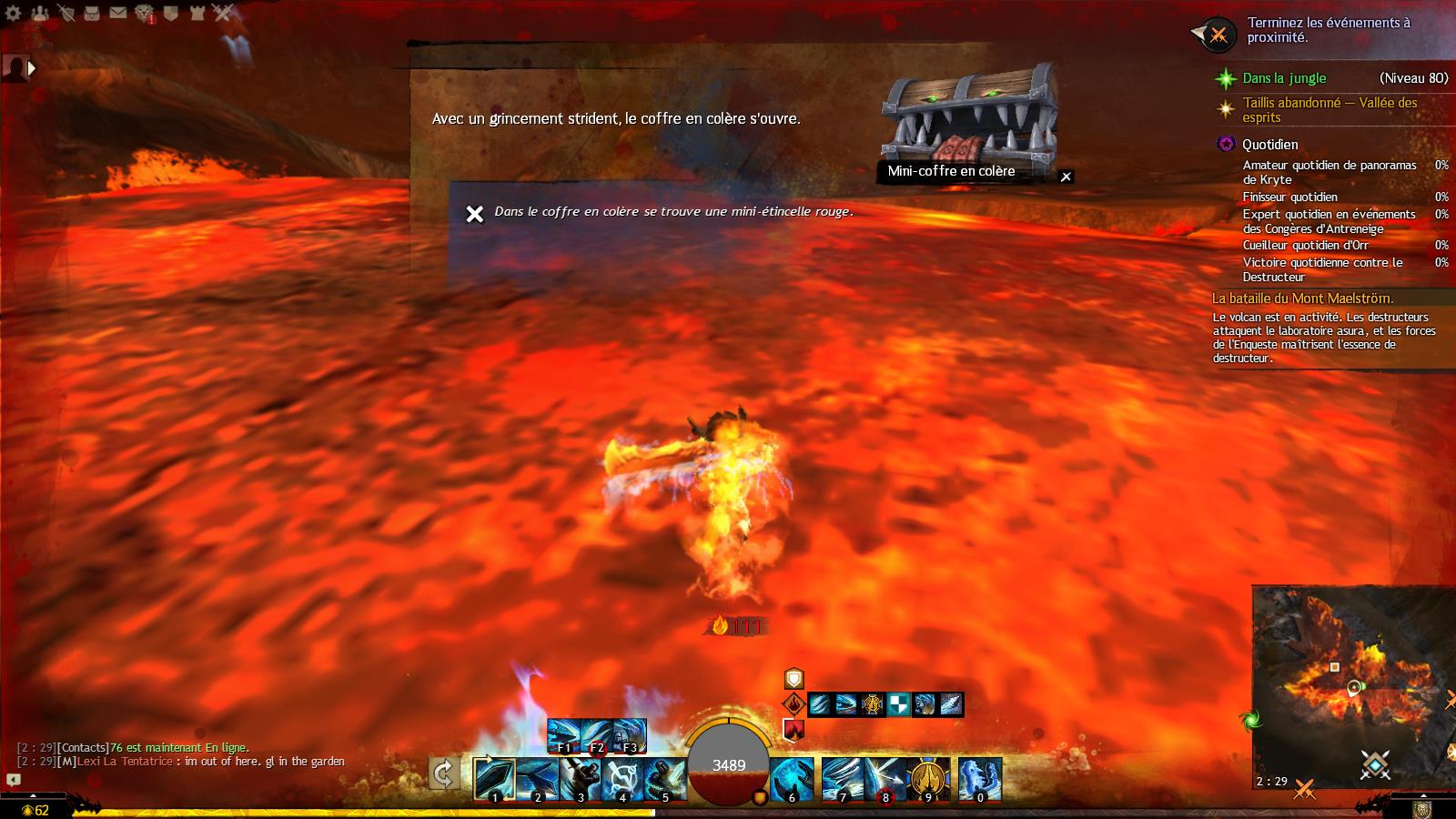Expand the party portrait arrow

coord(32,68)
